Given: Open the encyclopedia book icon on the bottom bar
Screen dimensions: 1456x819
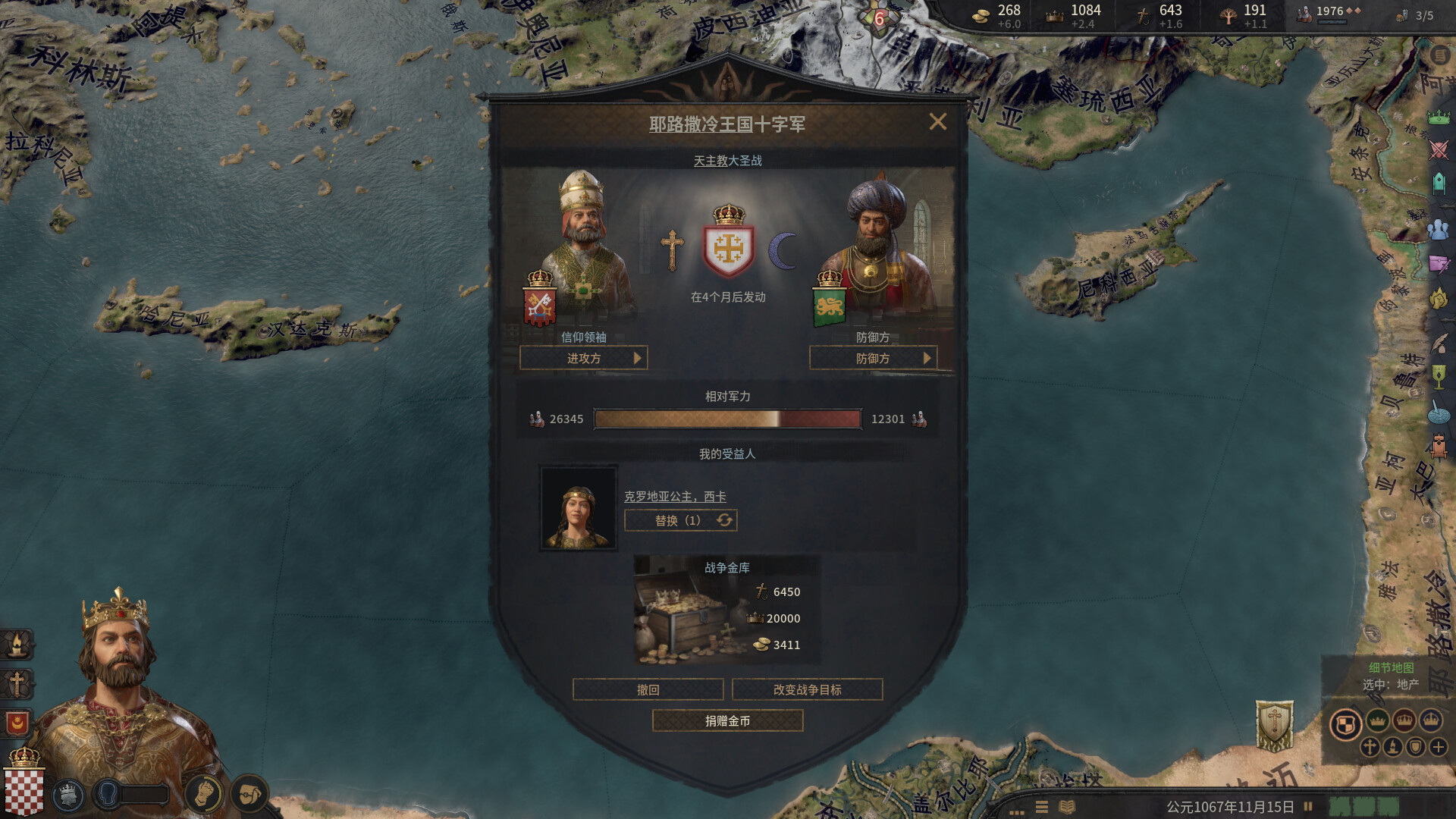Looking at the screenshot, I should click(1067, 807).
